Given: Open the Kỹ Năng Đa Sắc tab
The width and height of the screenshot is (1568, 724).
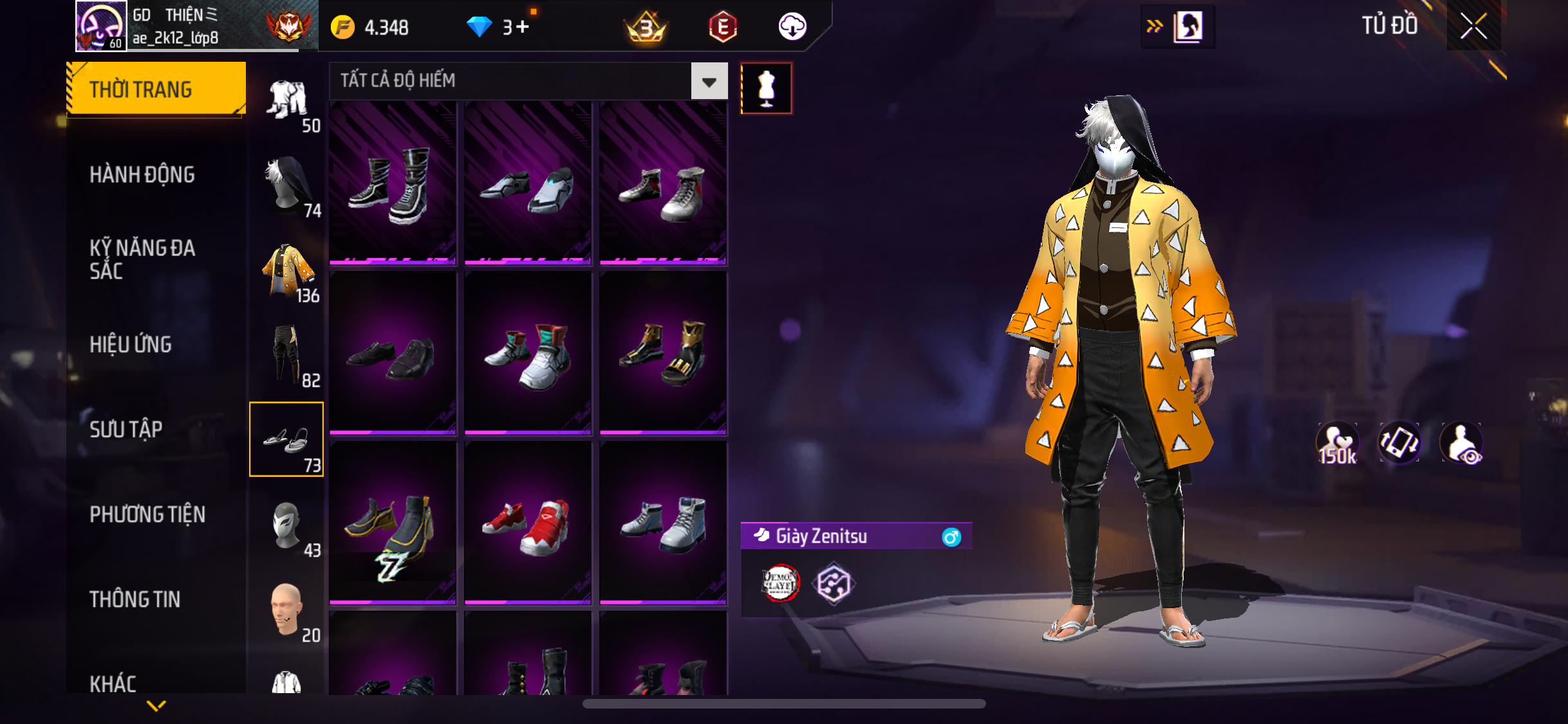Looking at the screenshot, I should [x=142, y=259].
